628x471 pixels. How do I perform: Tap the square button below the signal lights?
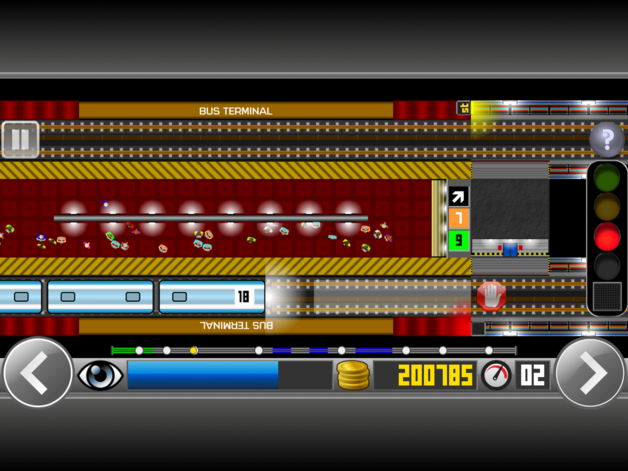606,295
